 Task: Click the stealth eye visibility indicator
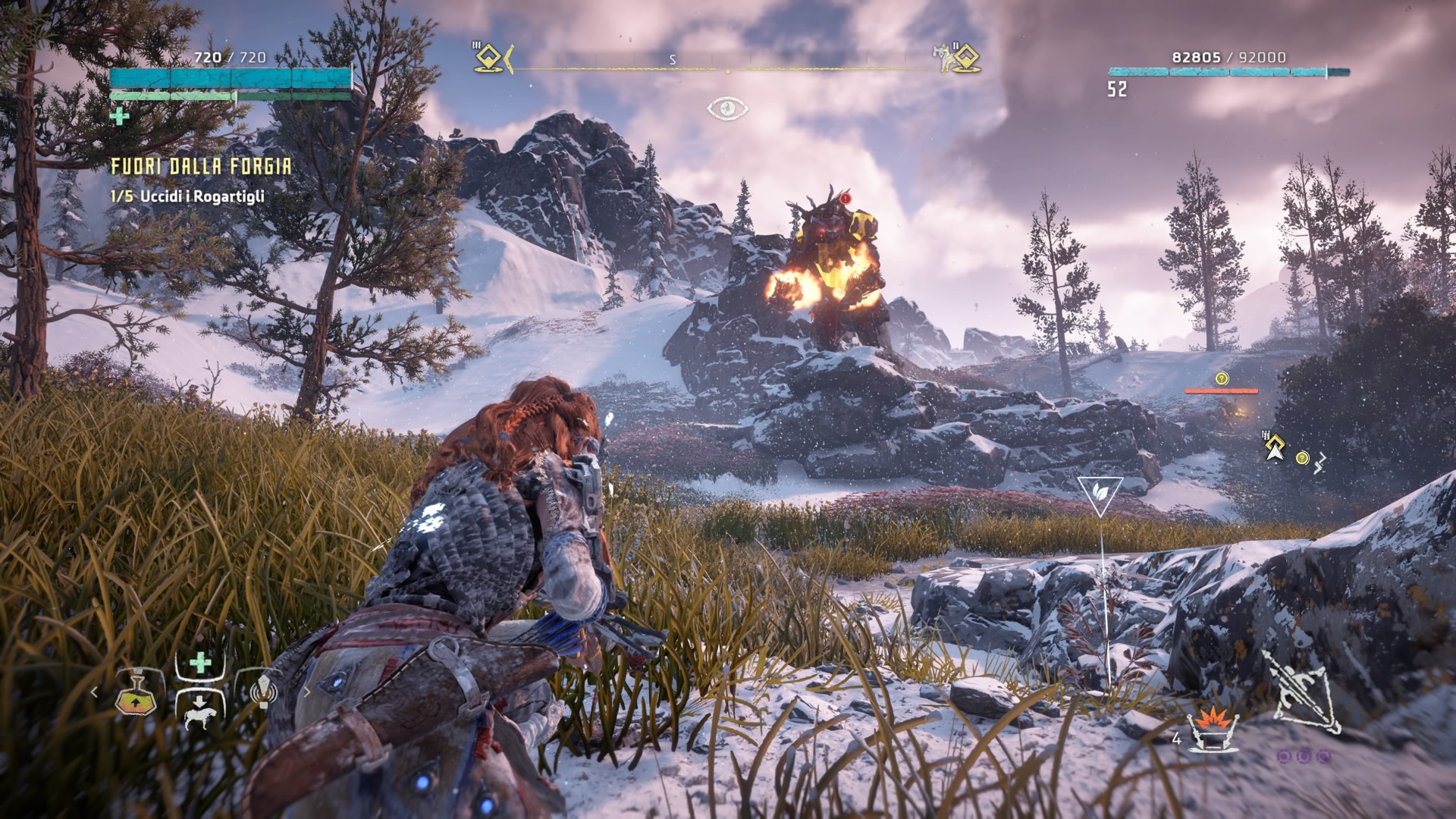coord(727,109)
